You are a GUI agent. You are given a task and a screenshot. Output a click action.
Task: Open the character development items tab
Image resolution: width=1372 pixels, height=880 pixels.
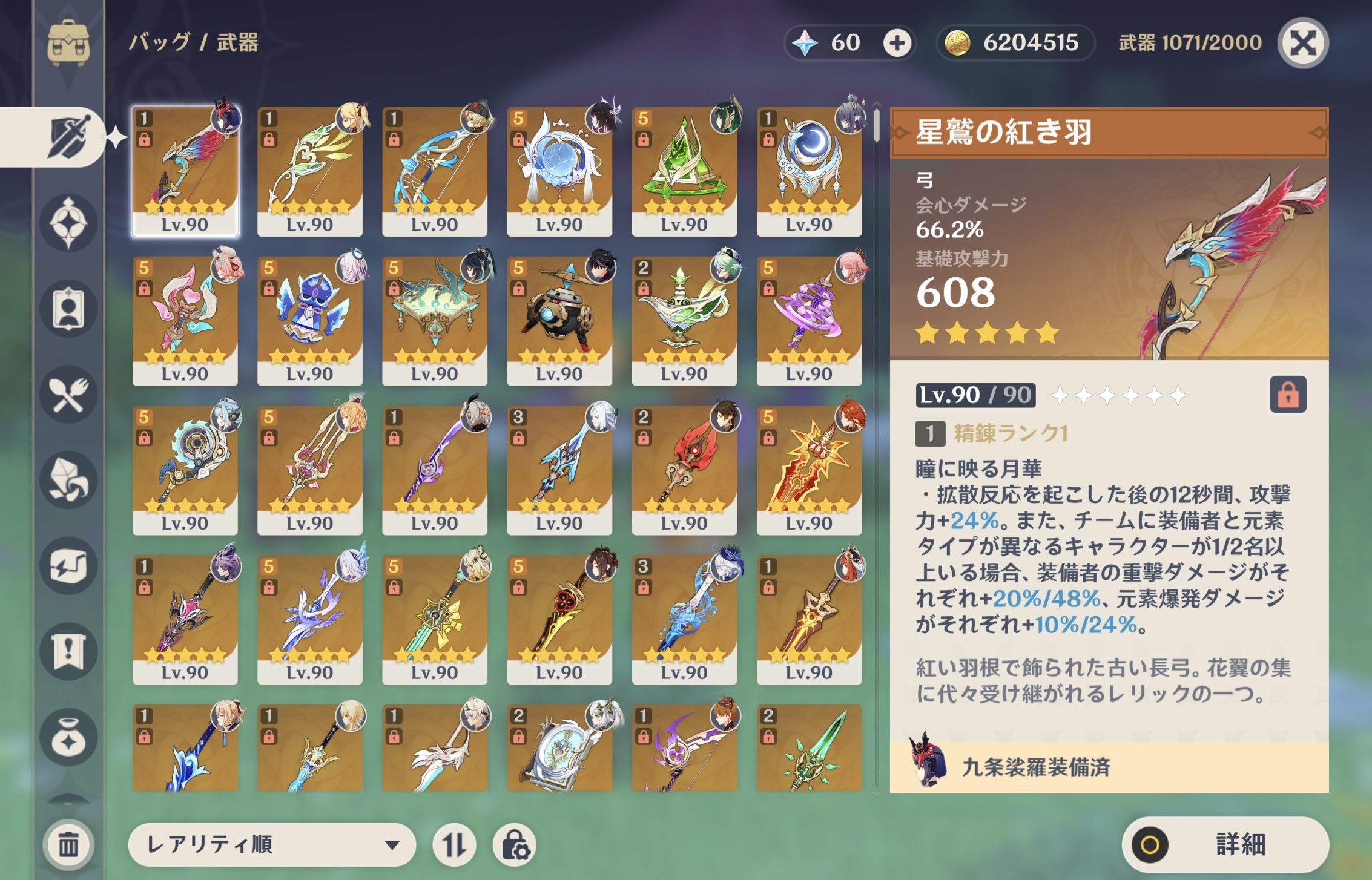click(x=68, y=309)
